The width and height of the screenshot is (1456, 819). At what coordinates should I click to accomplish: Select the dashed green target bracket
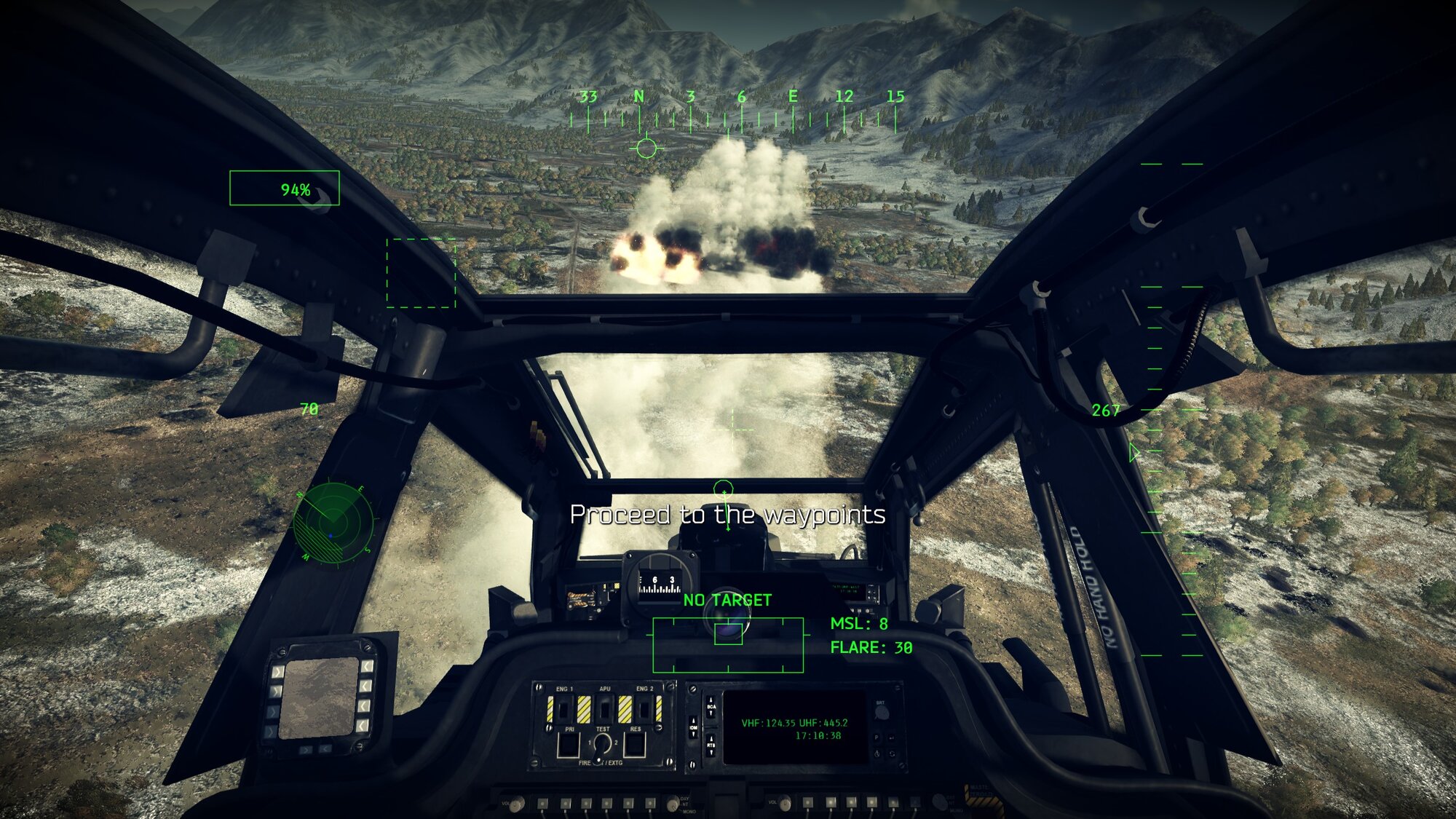[x=421, y=273]
